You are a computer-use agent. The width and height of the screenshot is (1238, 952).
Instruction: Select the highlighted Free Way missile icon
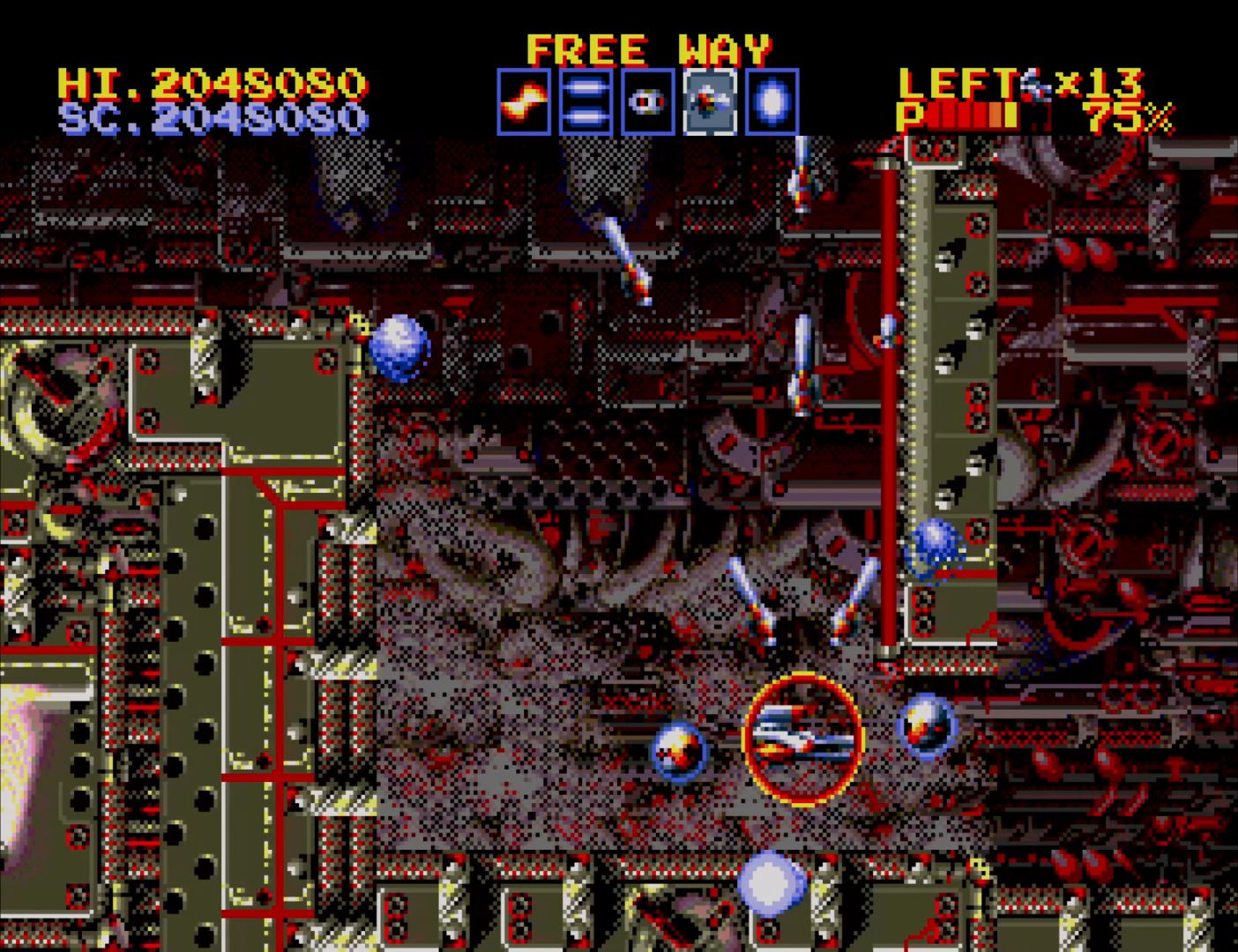point(710,102)
